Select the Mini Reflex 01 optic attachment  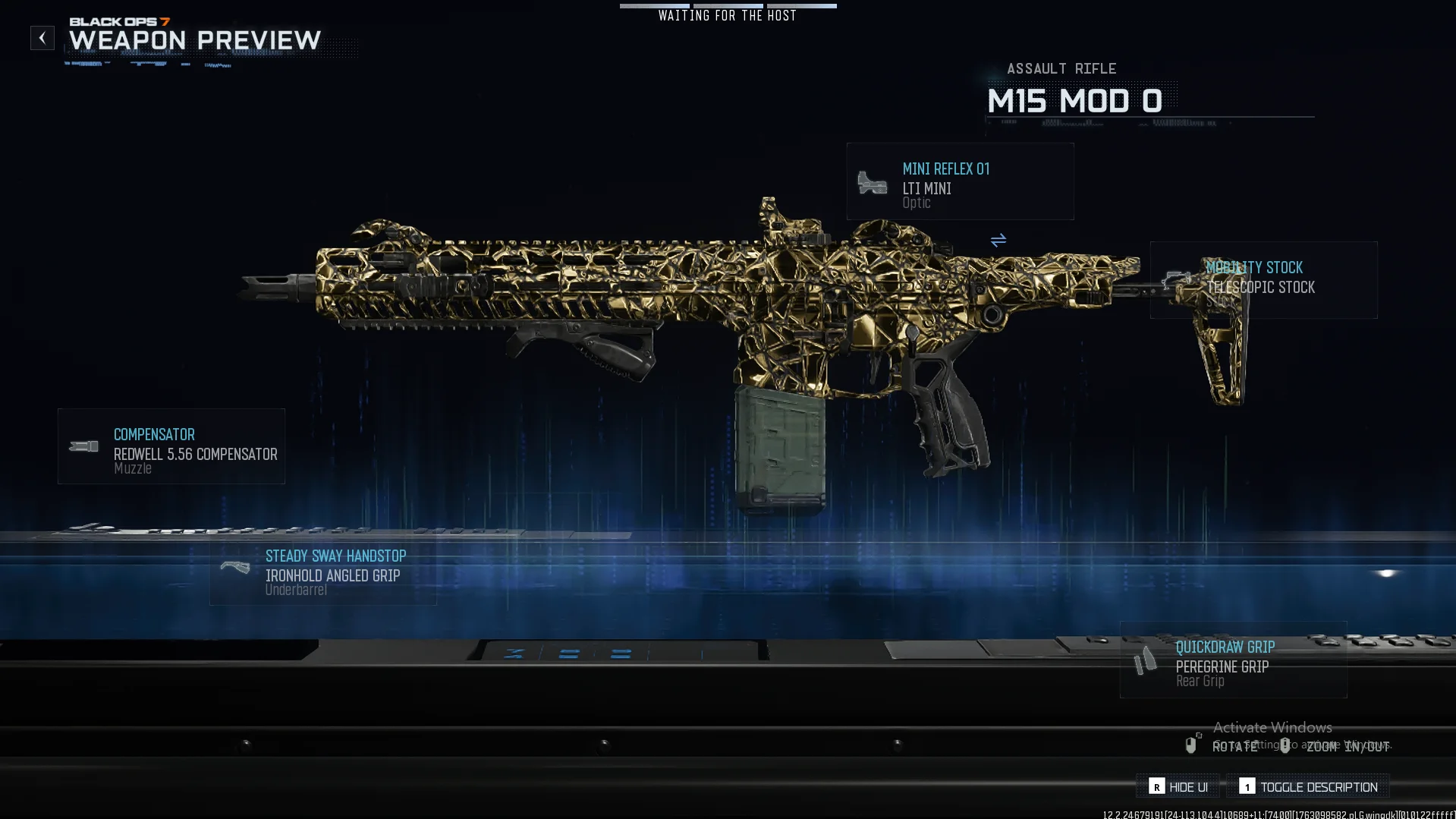pos(960,182)
